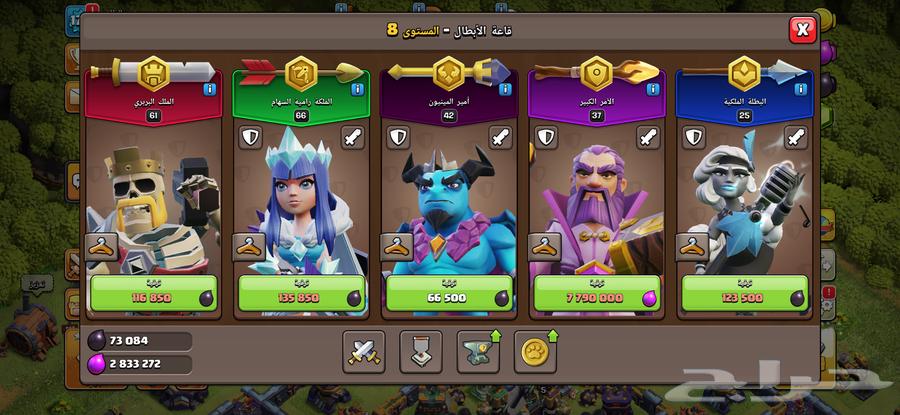Open the Blacksmith anvil button

(477, 349)
